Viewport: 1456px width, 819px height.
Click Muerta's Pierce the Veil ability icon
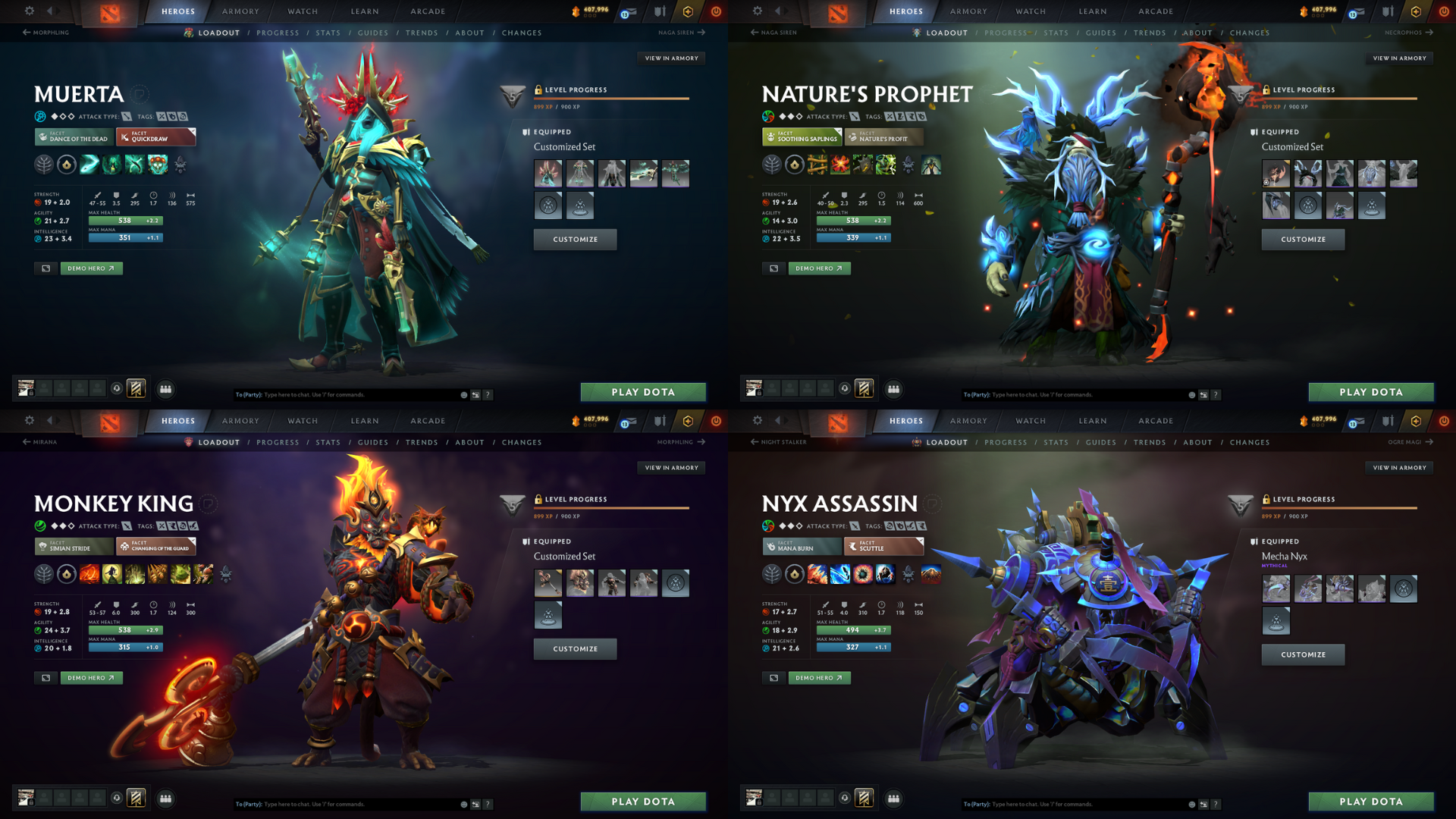pos(157,165)
